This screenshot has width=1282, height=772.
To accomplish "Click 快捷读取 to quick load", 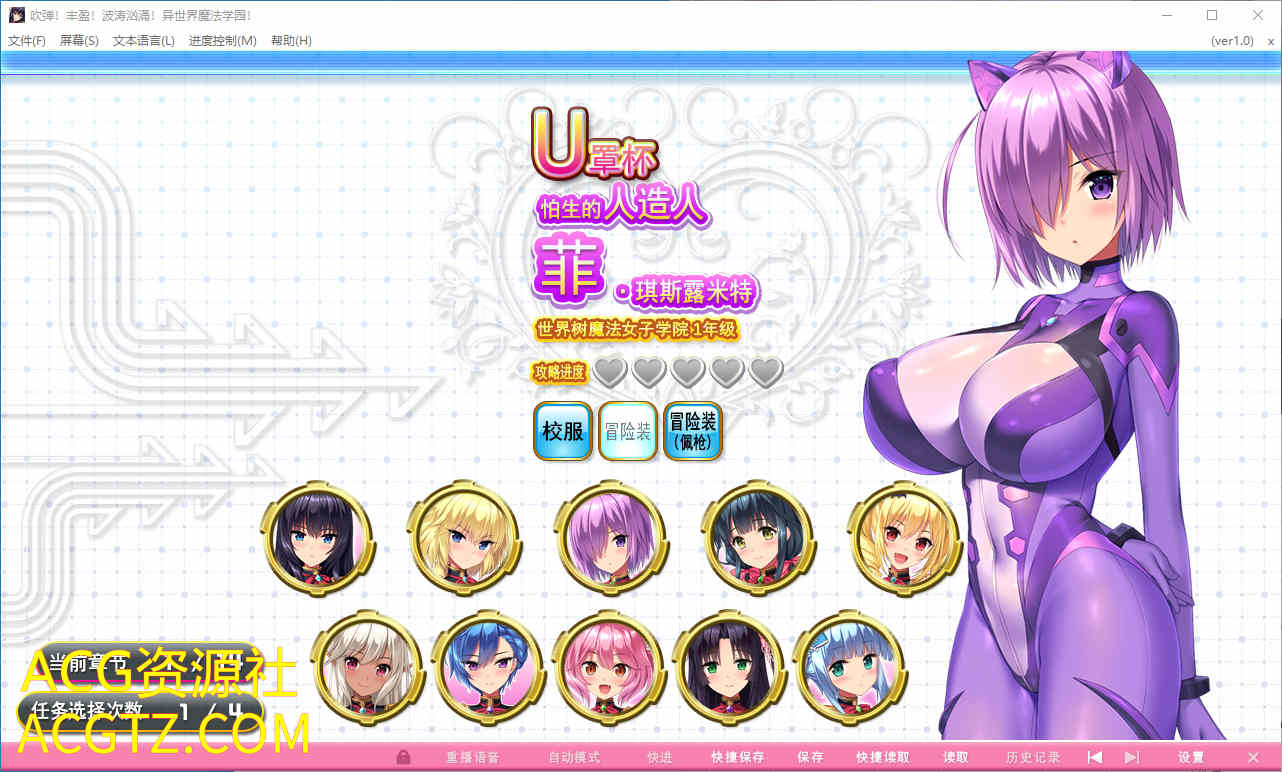I will (x=883, y=757).
